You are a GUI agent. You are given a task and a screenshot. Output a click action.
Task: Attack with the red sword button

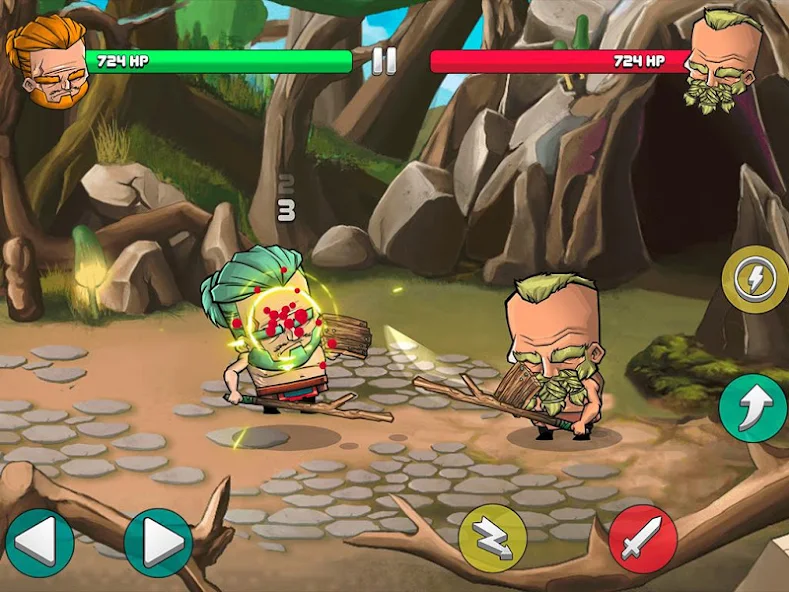pyautogui.click(x=643, y=539)
